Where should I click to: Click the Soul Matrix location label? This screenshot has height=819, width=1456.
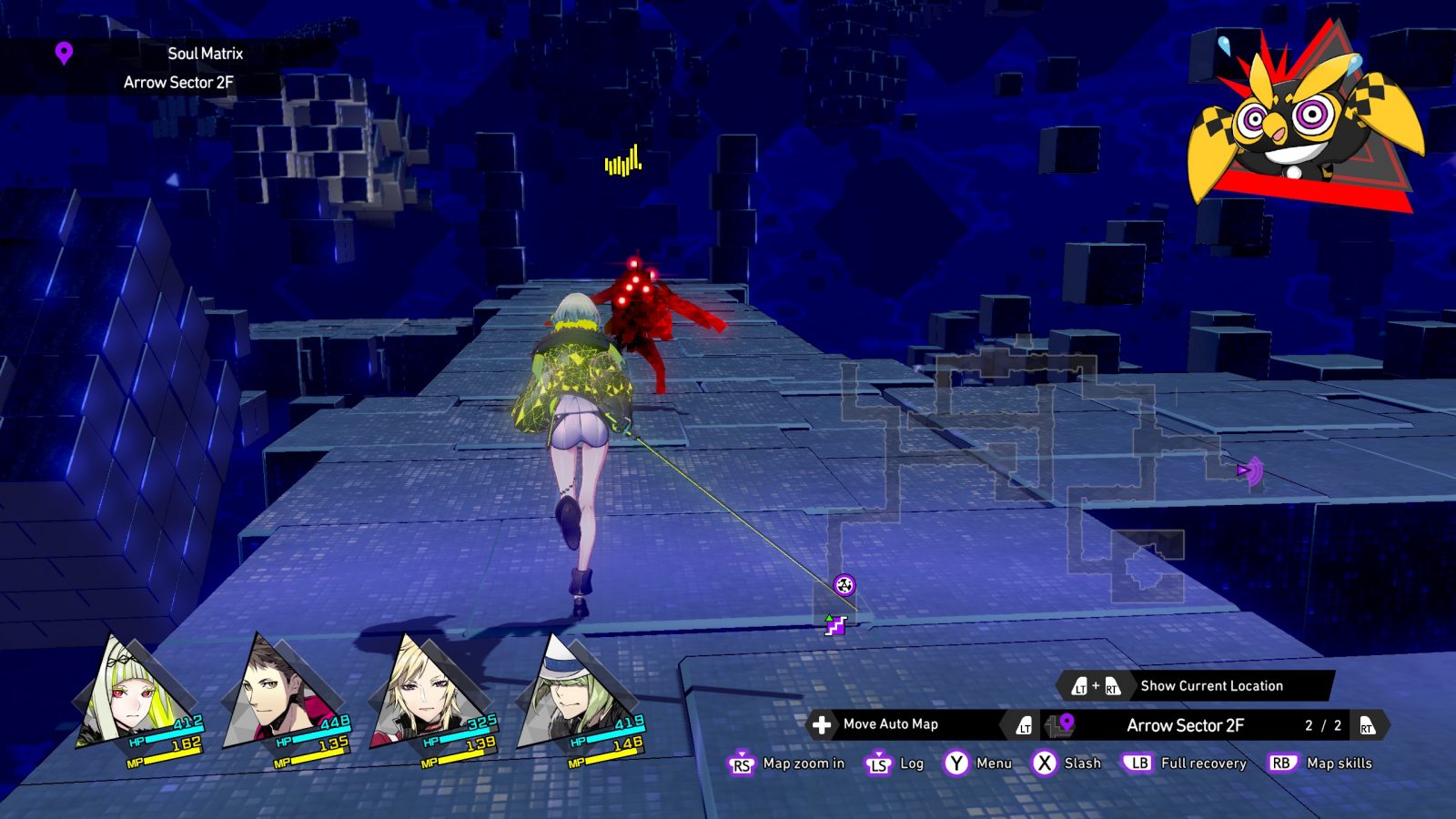click(204, 54)
